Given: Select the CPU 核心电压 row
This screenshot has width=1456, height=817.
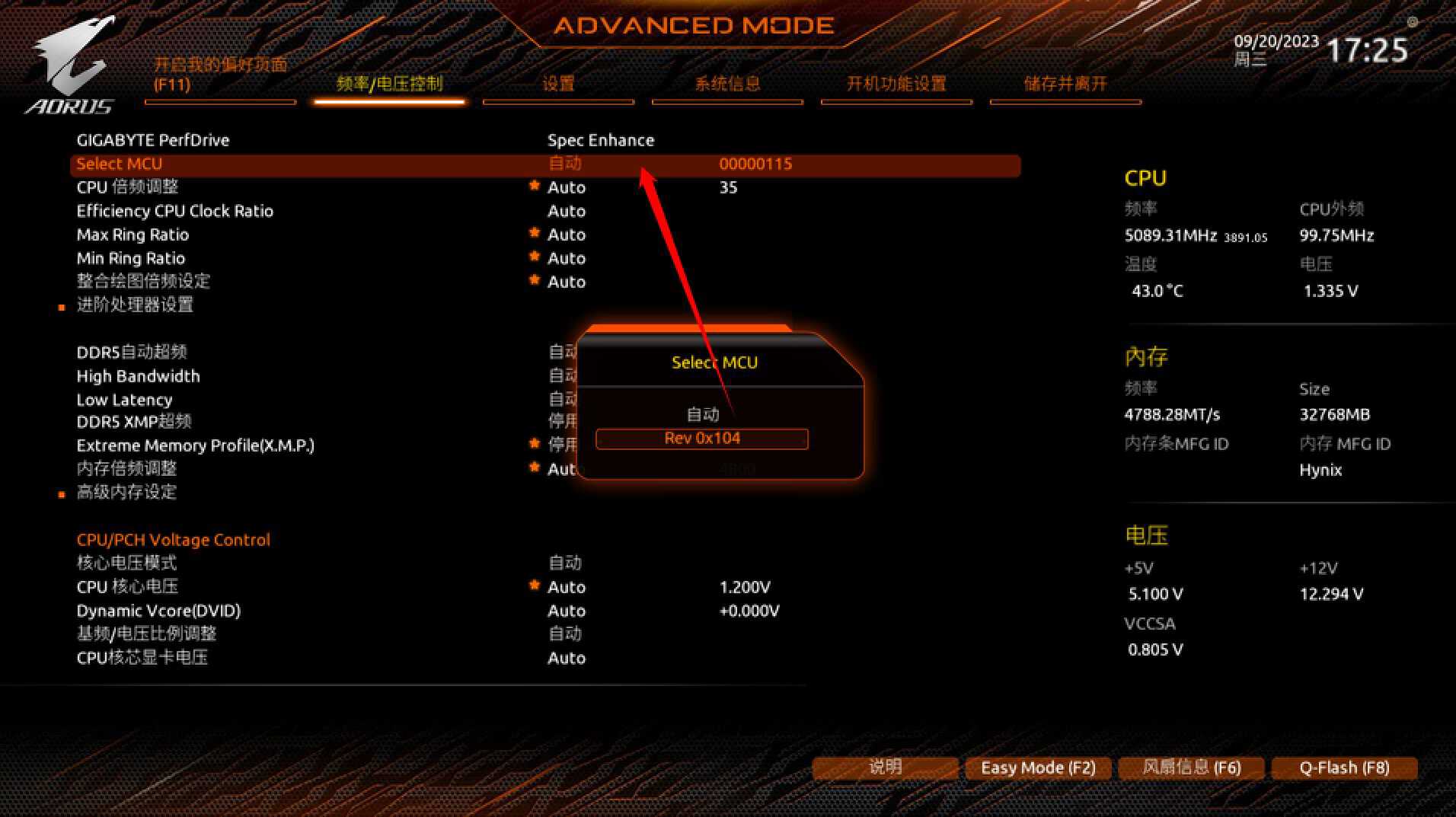Looking at the screenshot, I should pos(127,587).
